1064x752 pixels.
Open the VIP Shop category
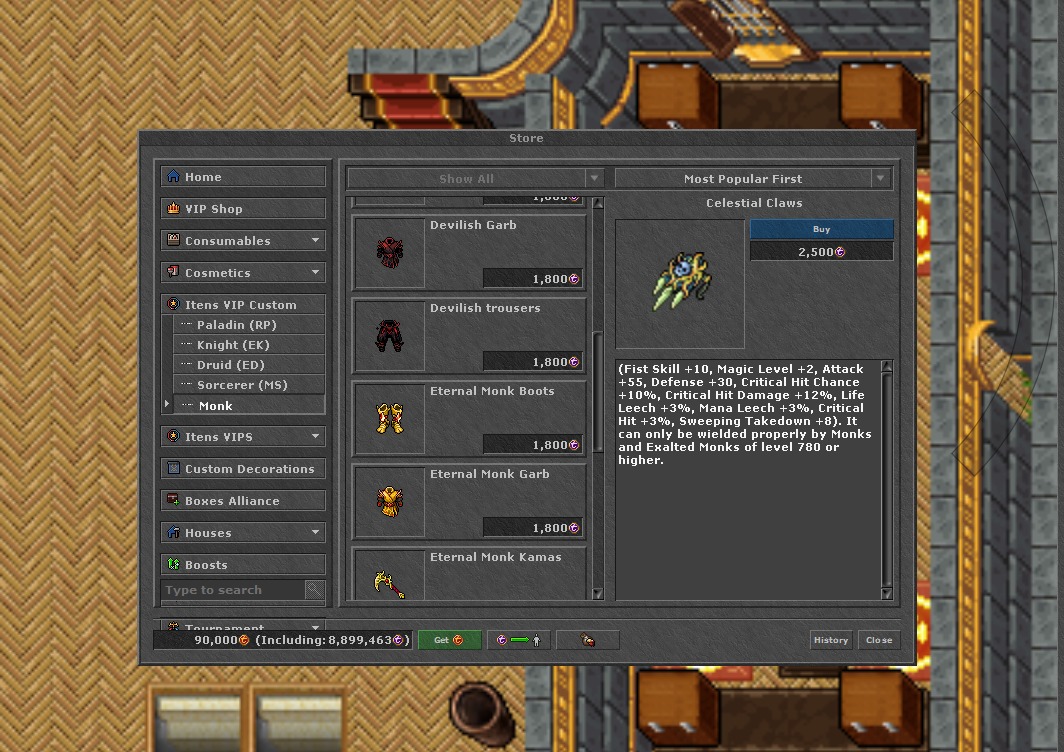(243, 209)
